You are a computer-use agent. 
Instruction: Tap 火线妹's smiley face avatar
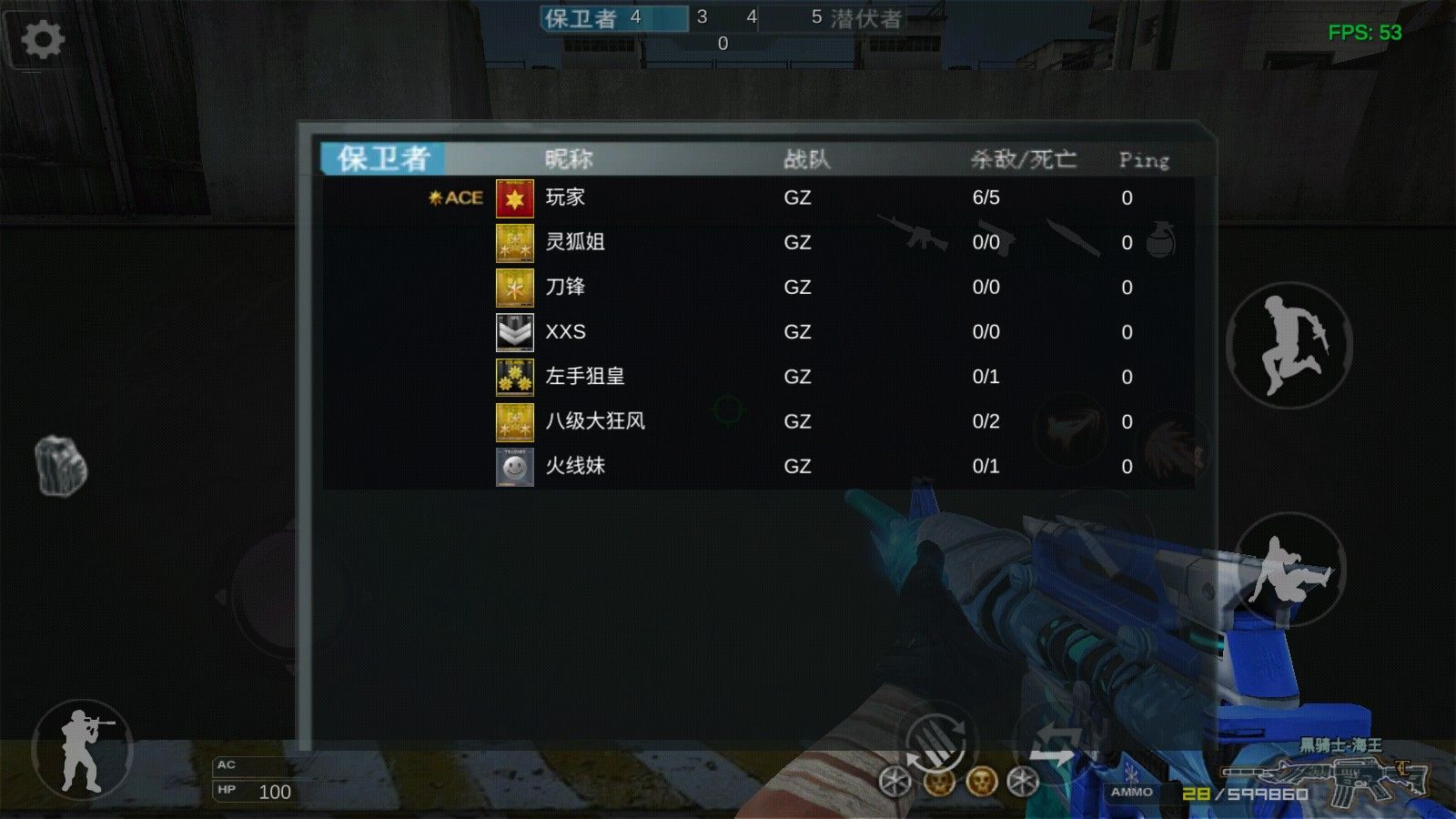point(515,466)
